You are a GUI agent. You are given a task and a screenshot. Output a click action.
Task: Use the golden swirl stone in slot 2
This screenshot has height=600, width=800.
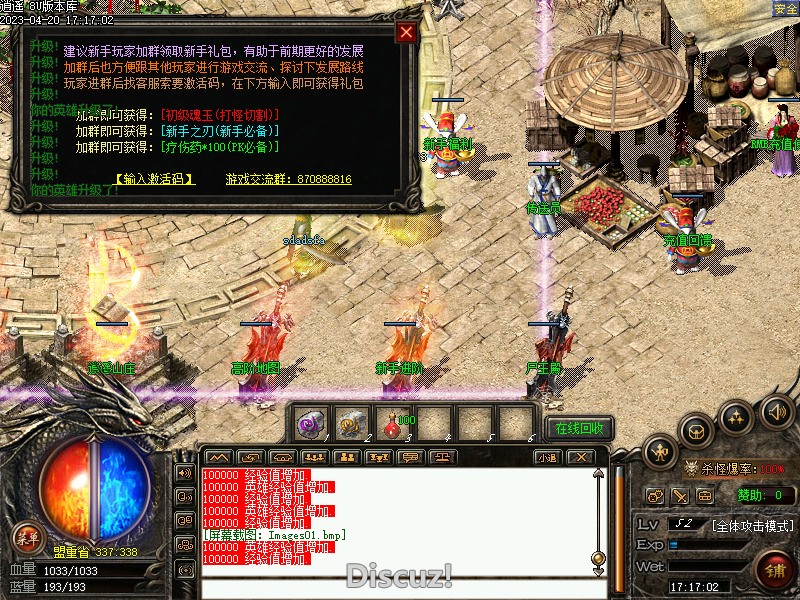click(352, 425)
